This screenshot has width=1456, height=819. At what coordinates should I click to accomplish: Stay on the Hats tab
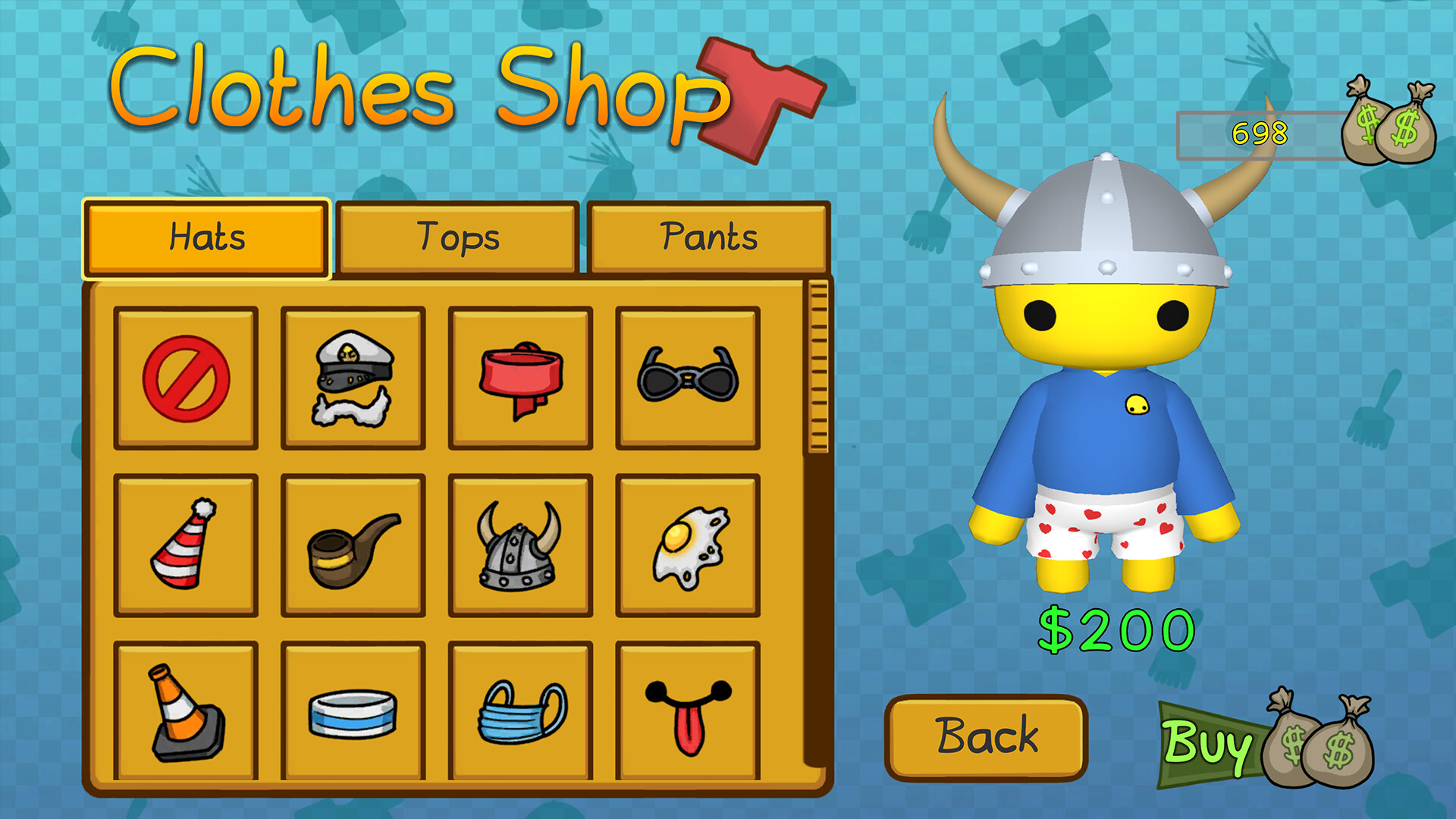pyautogui.click(x=206, y=237)
